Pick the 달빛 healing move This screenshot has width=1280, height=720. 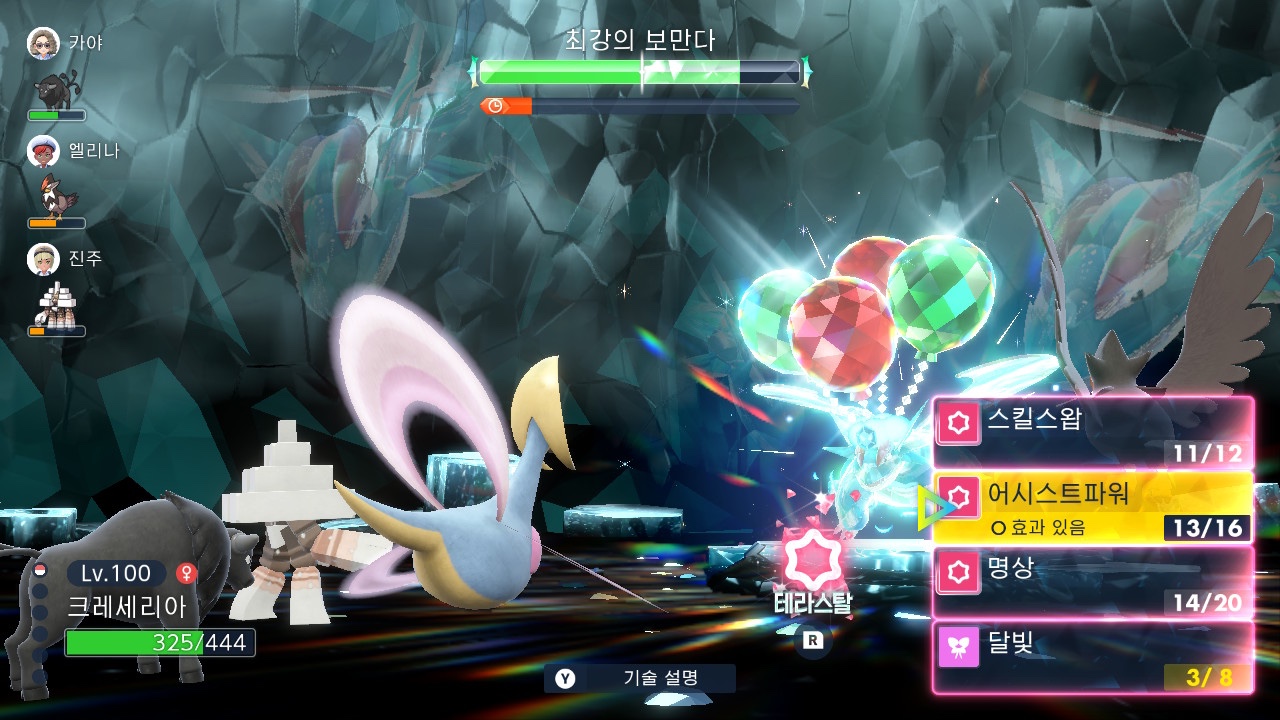[x=1092, y=657]
